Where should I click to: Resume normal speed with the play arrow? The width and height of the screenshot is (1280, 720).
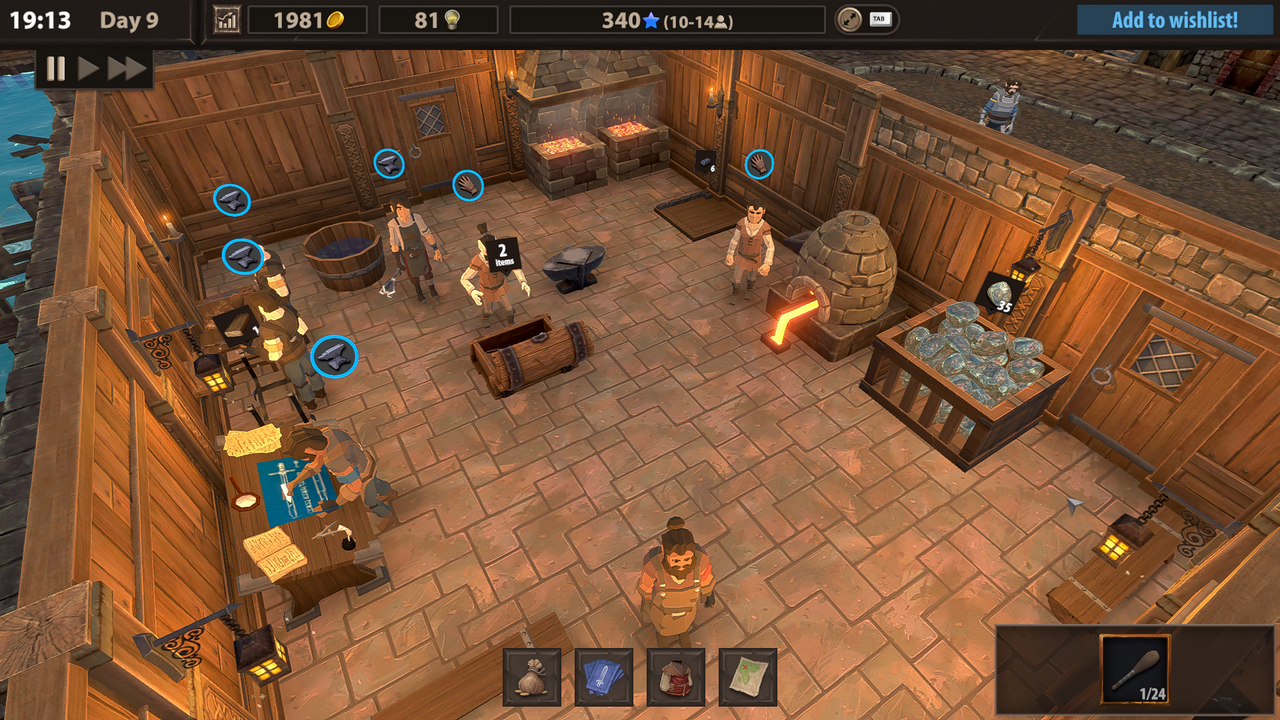tap(87, 70)
